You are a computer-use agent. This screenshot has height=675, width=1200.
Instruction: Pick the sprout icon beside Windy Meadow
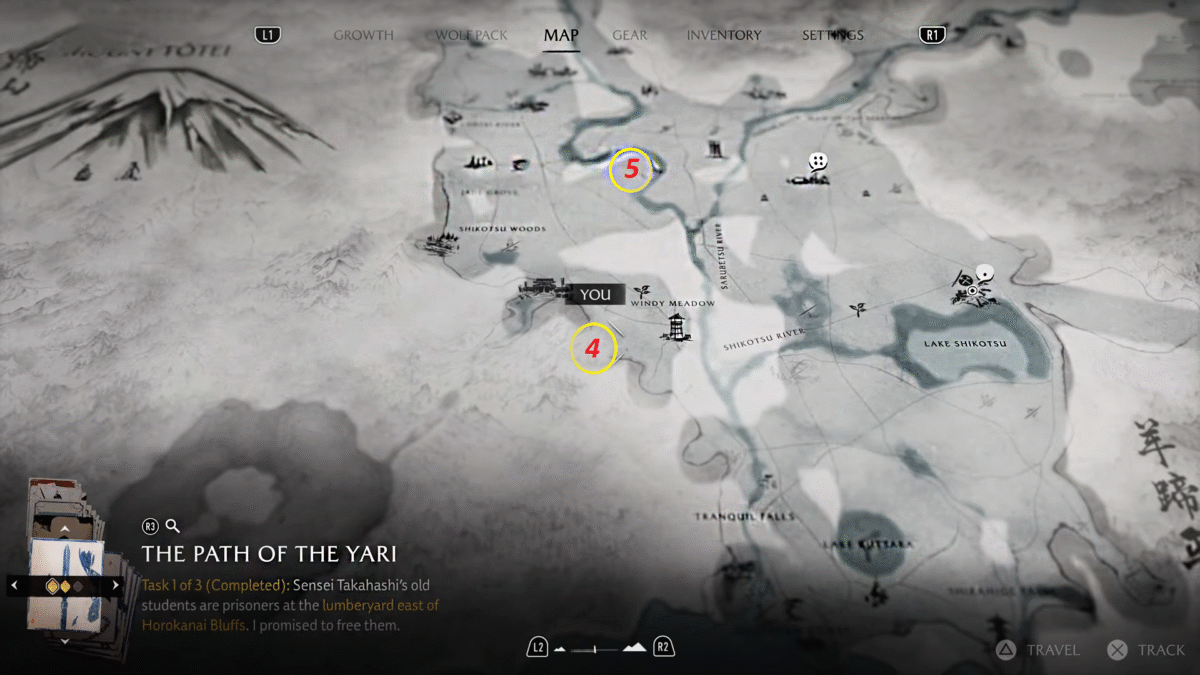pyautogui.click(x=641, y=289)
